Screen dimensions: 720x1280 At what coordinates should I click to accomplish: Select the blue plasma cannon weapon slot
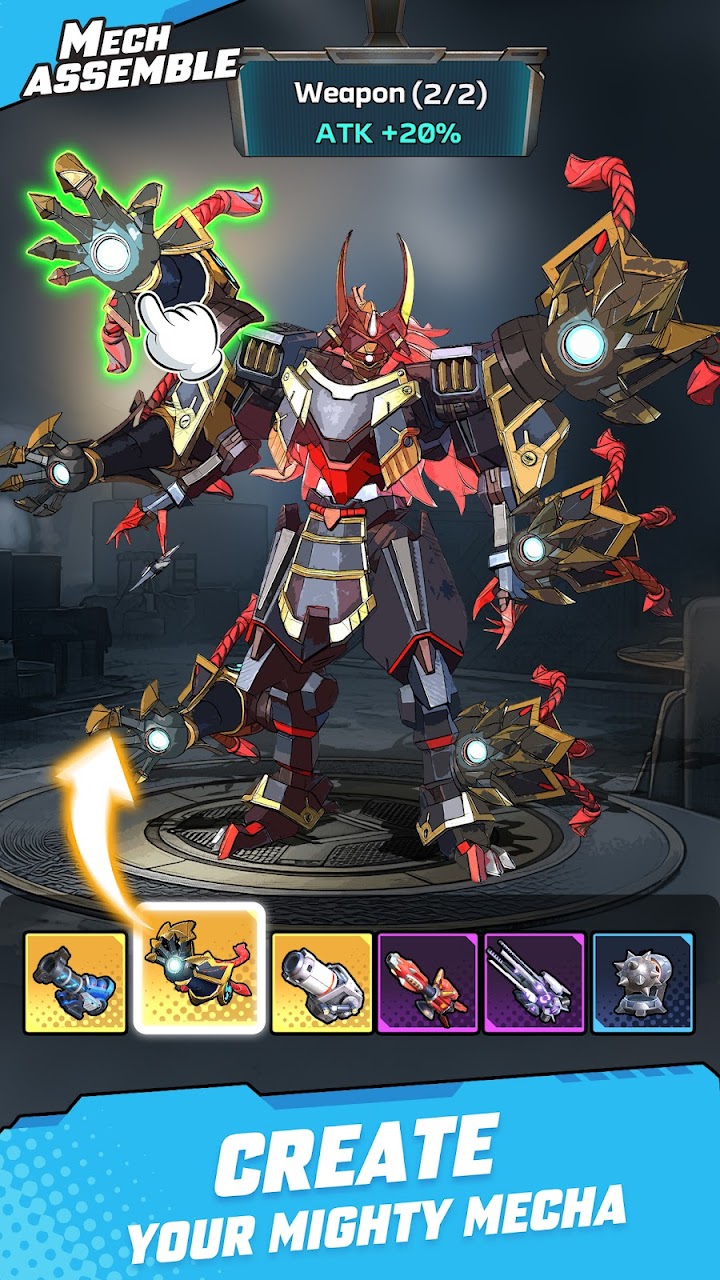click(75, 982)
